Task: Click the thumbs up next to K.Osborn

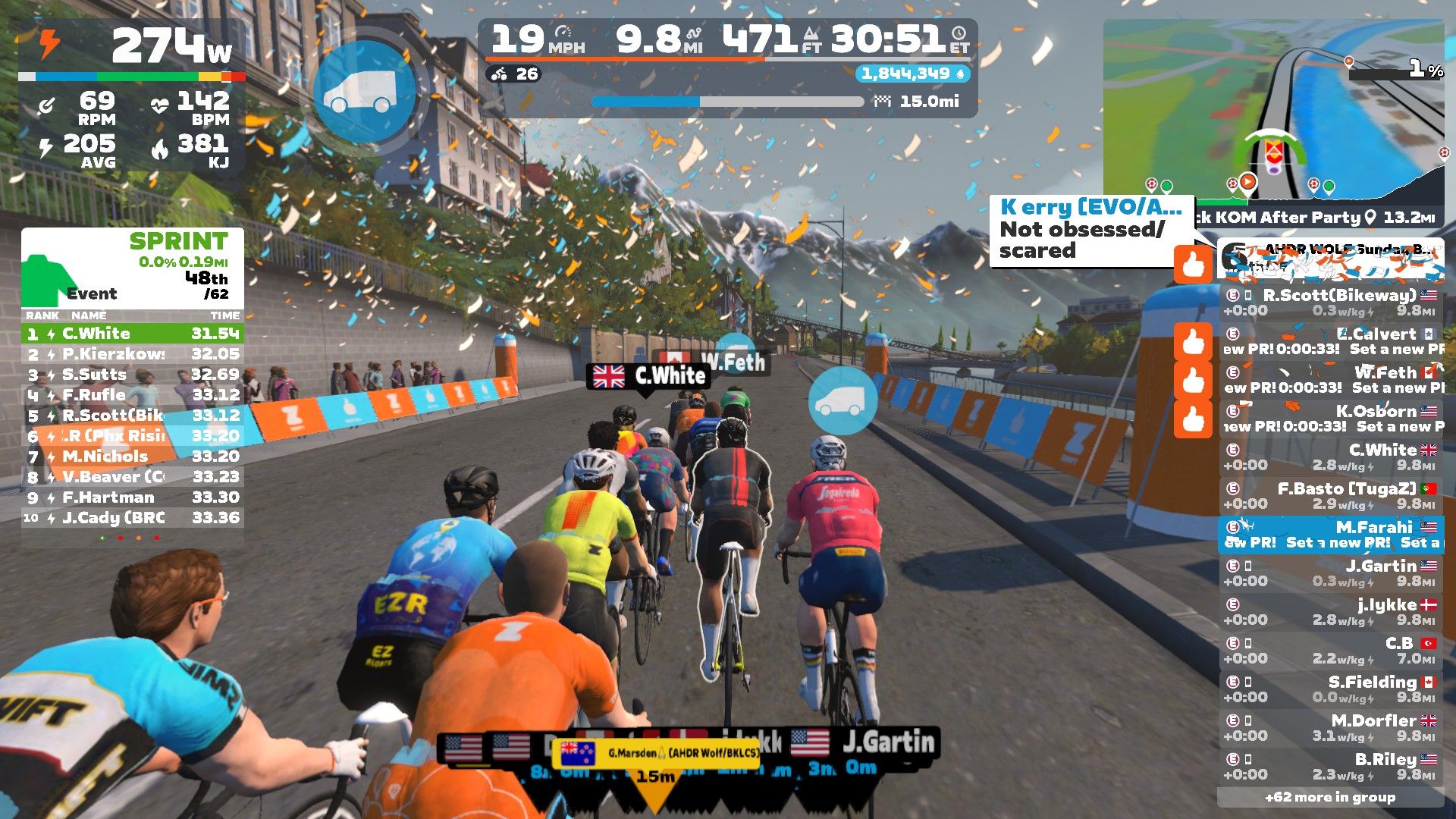Action: (1193, 419)
